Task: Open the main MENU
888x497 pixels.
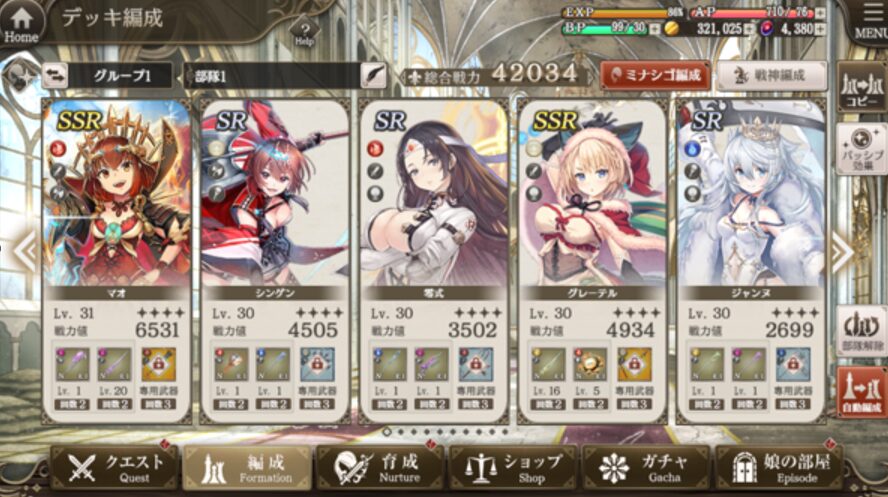Action: tap(867, 22)
